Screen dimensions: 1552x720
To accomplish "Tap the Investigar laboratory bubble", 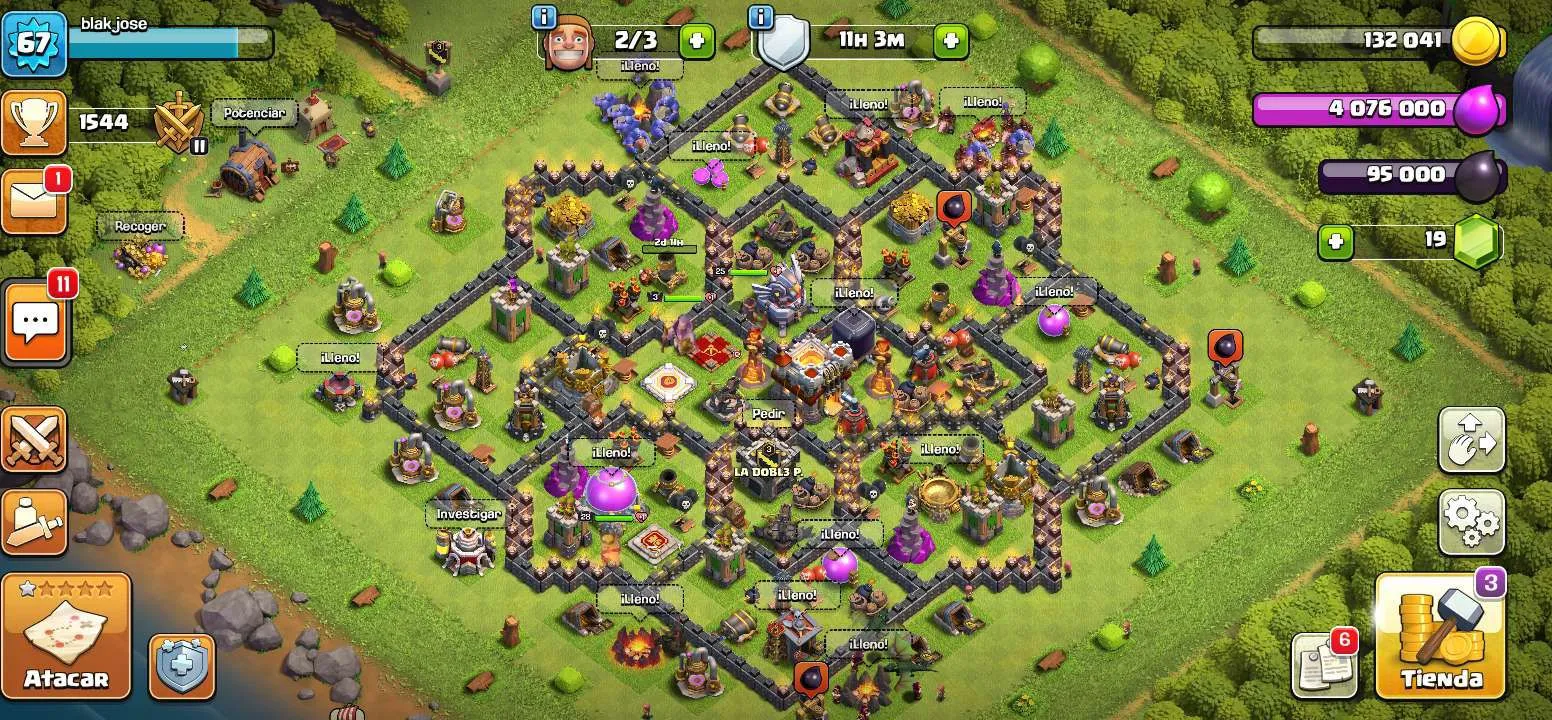I will [466, 514].
